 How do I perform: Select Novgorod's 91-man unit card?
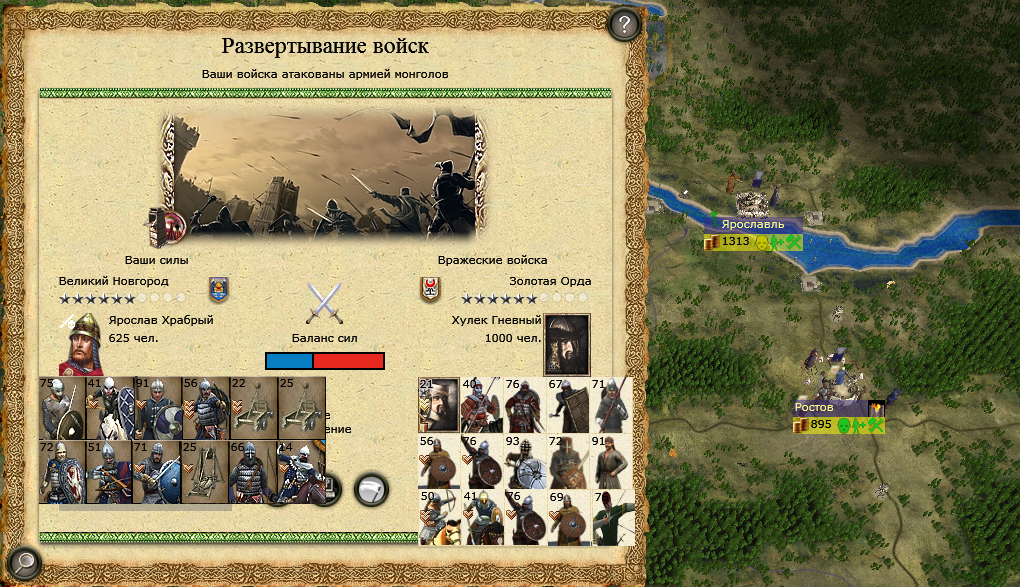[x=158, y=408]
